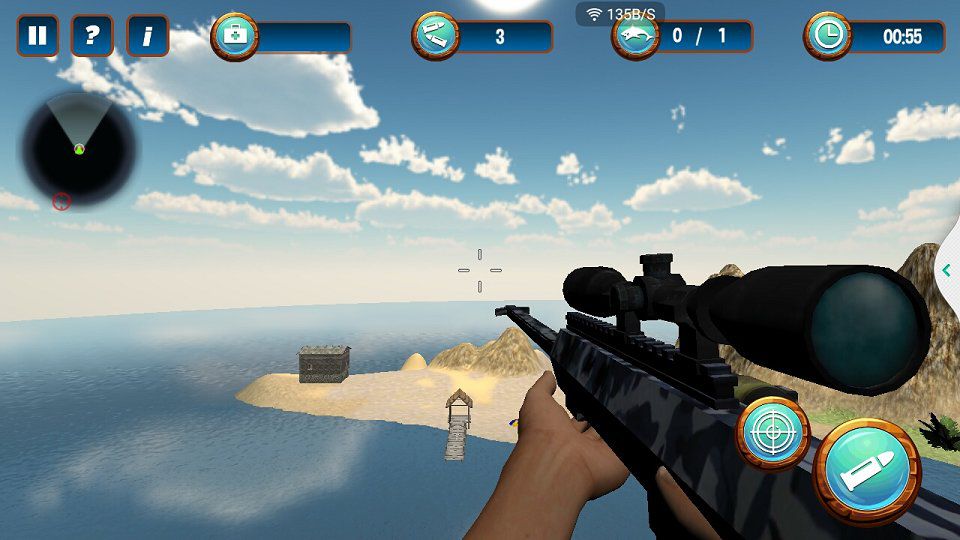Open the question mark help button
This screenshot has width=960, height=540.
tap(92, 36)
